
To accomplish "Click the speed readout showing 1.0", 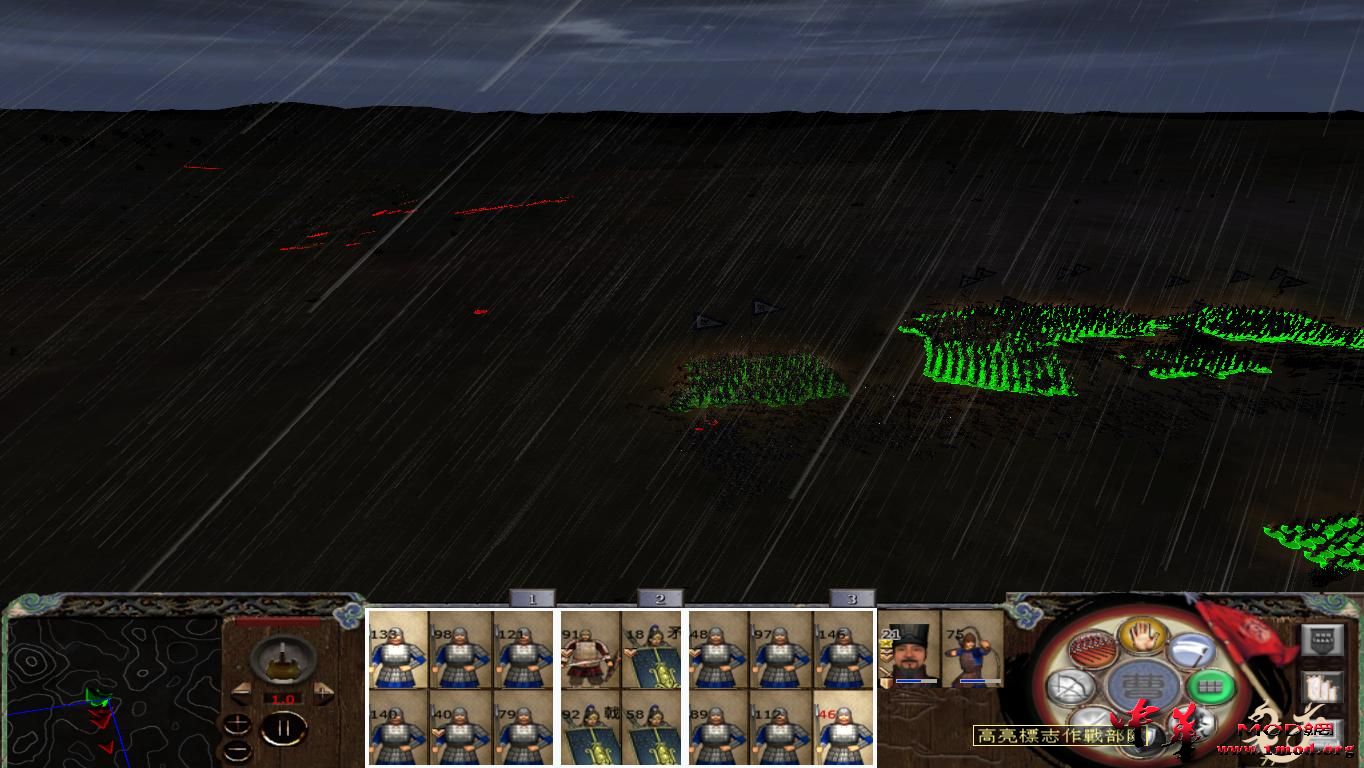I will [x=283, y=699].
